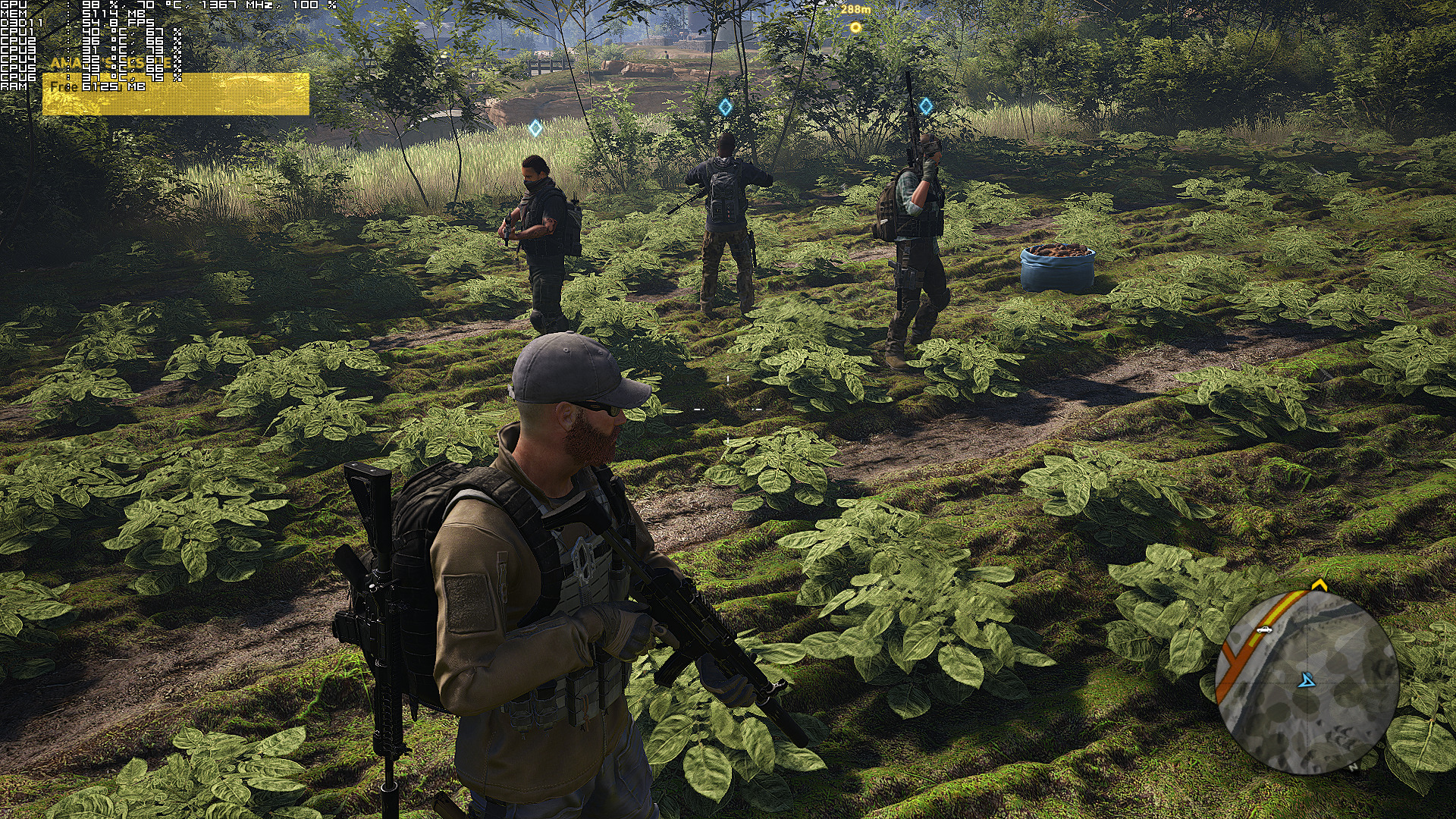Viewport: 1456px width, 819px height.
Task: Select the yellow 288m objective waypoint marker
Action: point(855,27)
